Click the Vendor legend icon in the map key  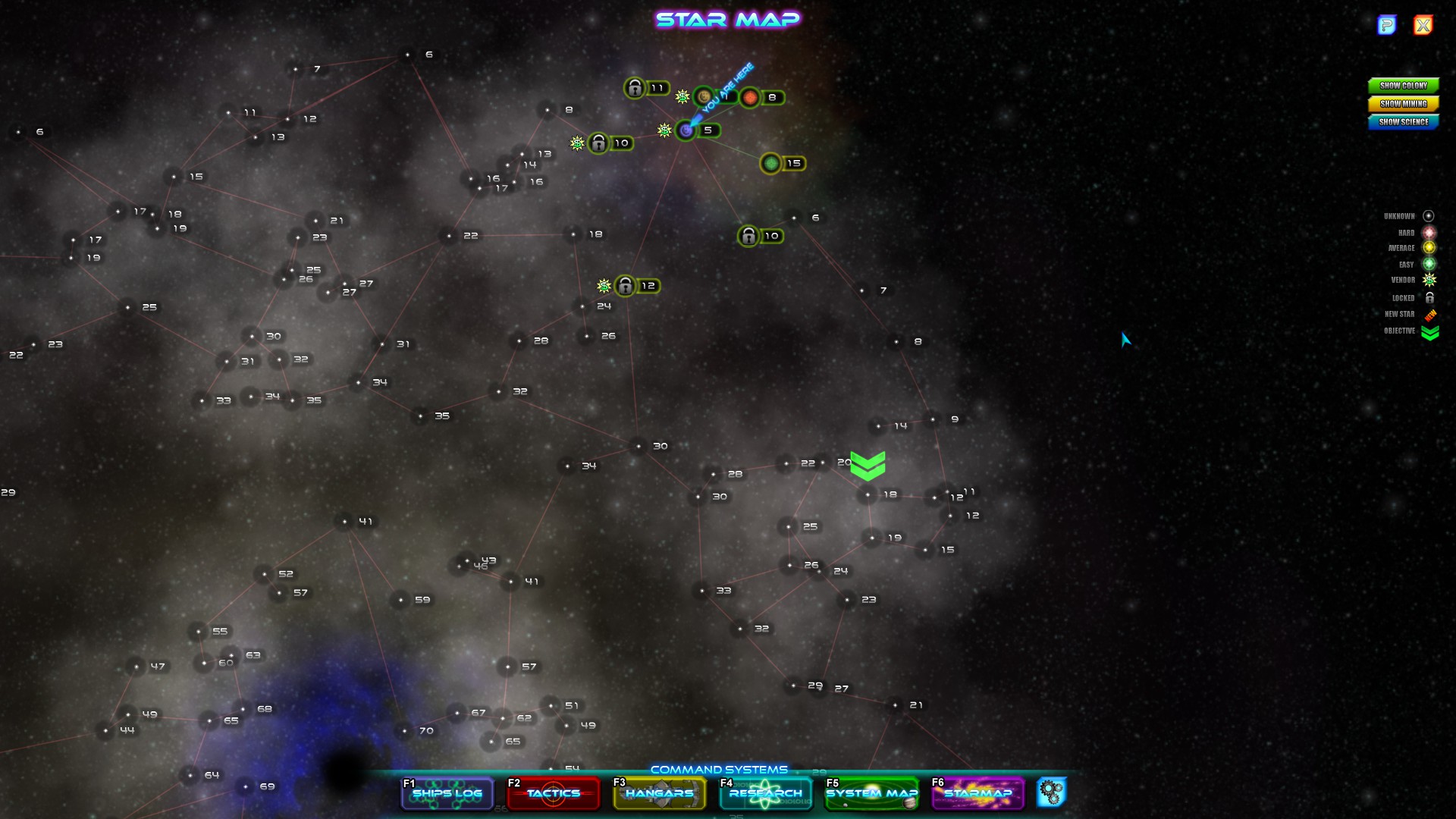coord(1430,280)
